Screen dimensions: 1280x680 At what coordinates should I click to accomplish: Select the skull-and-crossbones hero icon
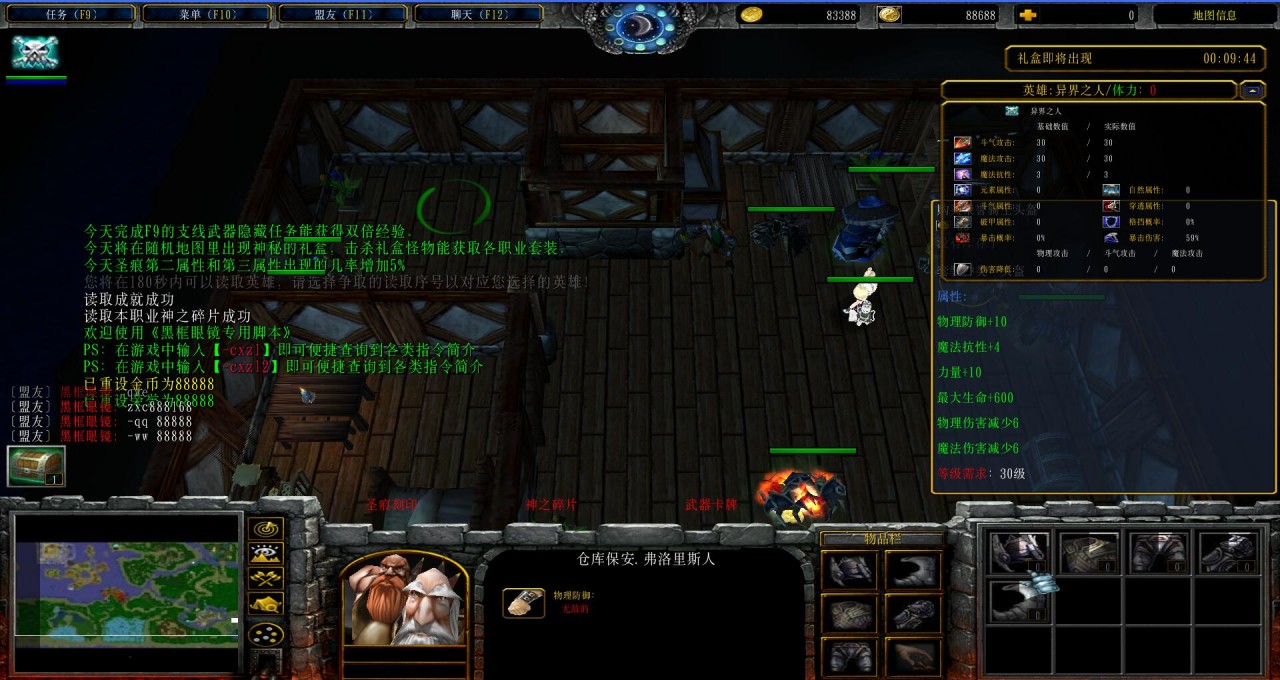pyautogui.click(x=35, y=53)
